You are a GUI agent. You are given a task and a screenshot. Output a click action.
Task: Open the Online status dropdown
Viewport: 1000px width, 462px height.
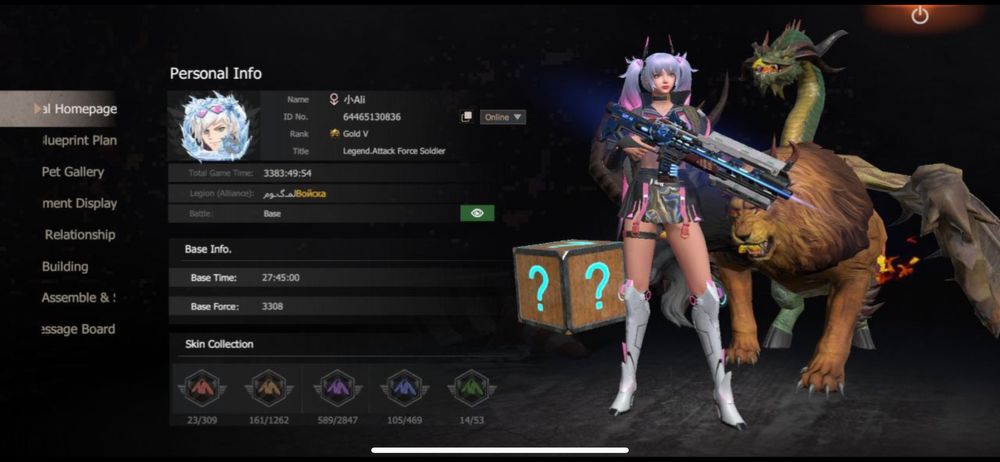(x=503, y=117)
